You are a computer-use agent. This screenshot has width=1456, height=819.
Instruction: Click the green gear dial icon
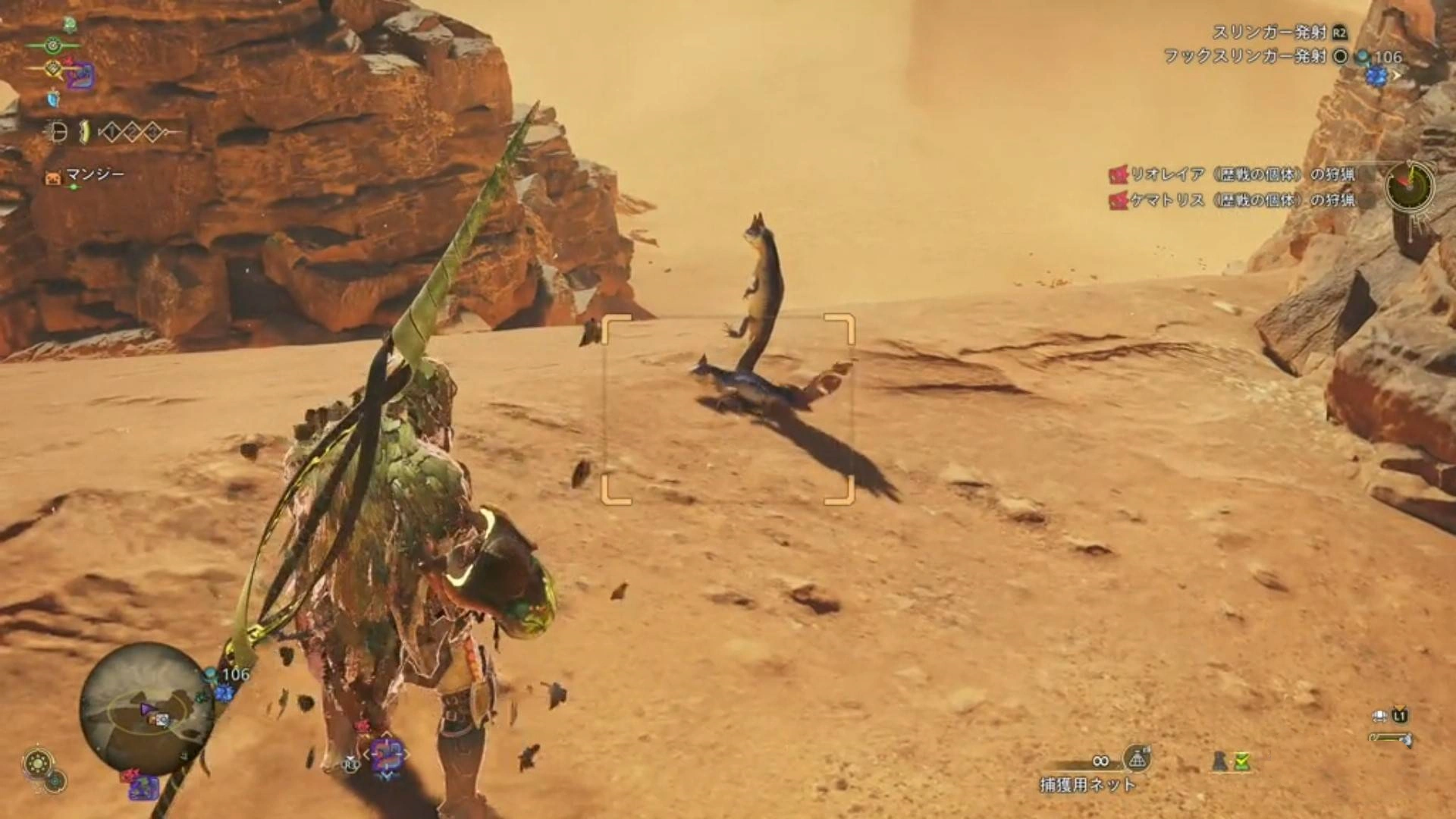(x=36, y=763)
